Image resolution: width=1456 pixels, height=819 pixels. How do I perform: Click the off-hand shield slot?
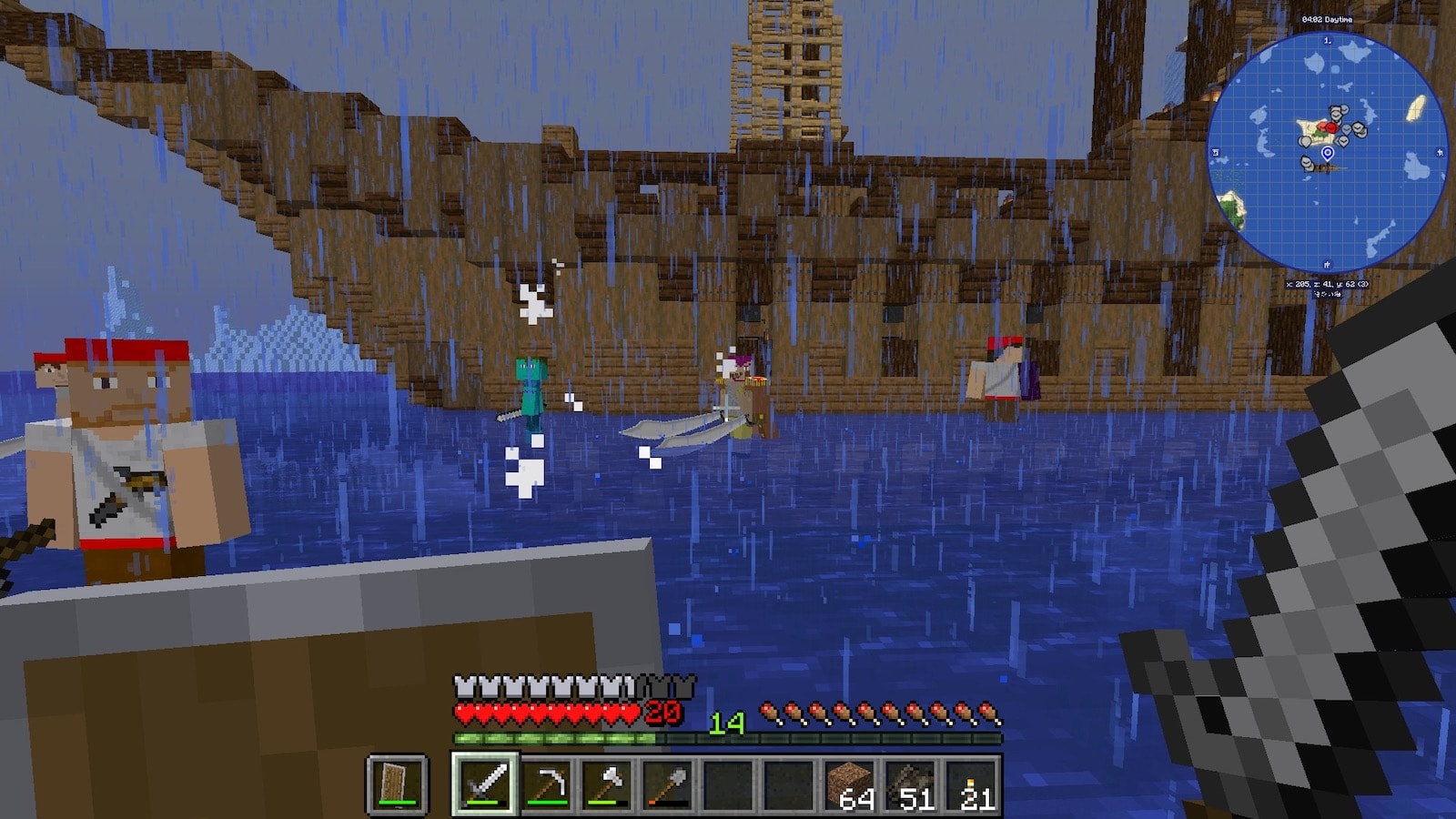(x=397, y=784)
